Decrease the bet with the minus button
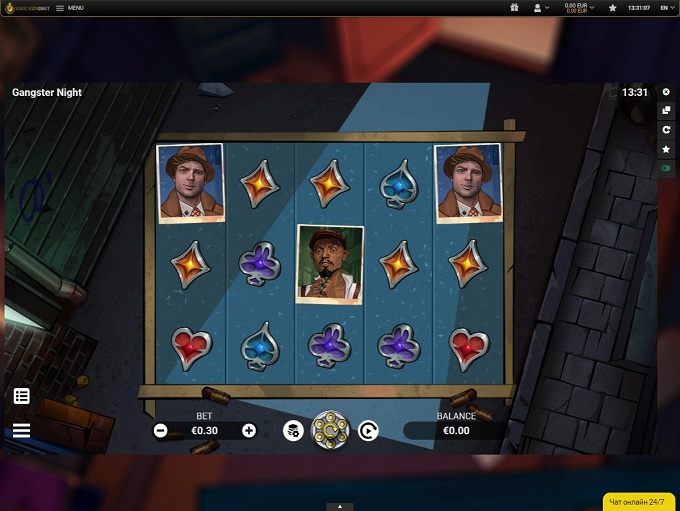 pos(160,431)
